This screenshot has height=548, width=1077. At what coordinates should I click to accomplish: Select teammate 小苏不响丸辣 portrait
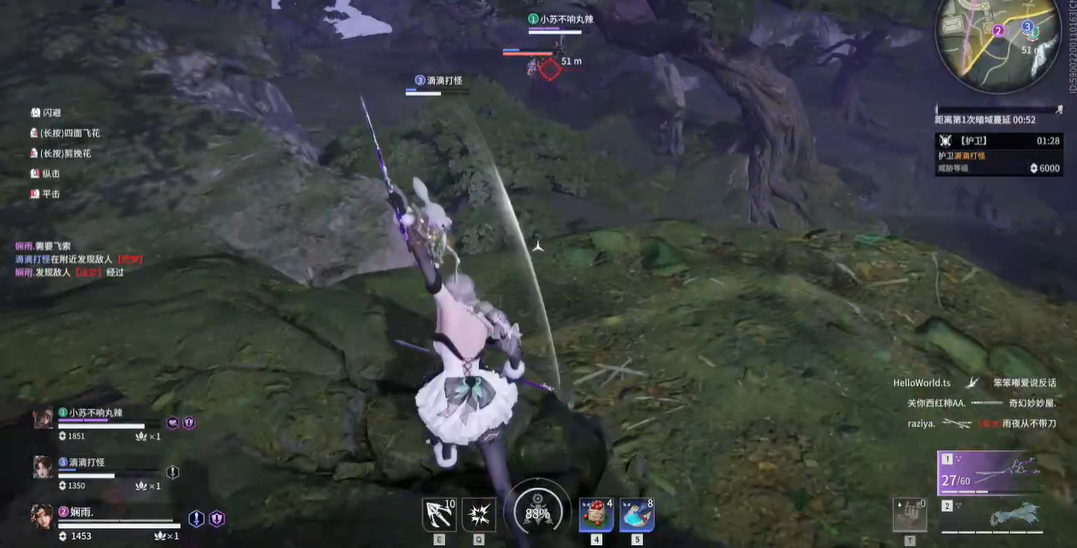point(43,418)
